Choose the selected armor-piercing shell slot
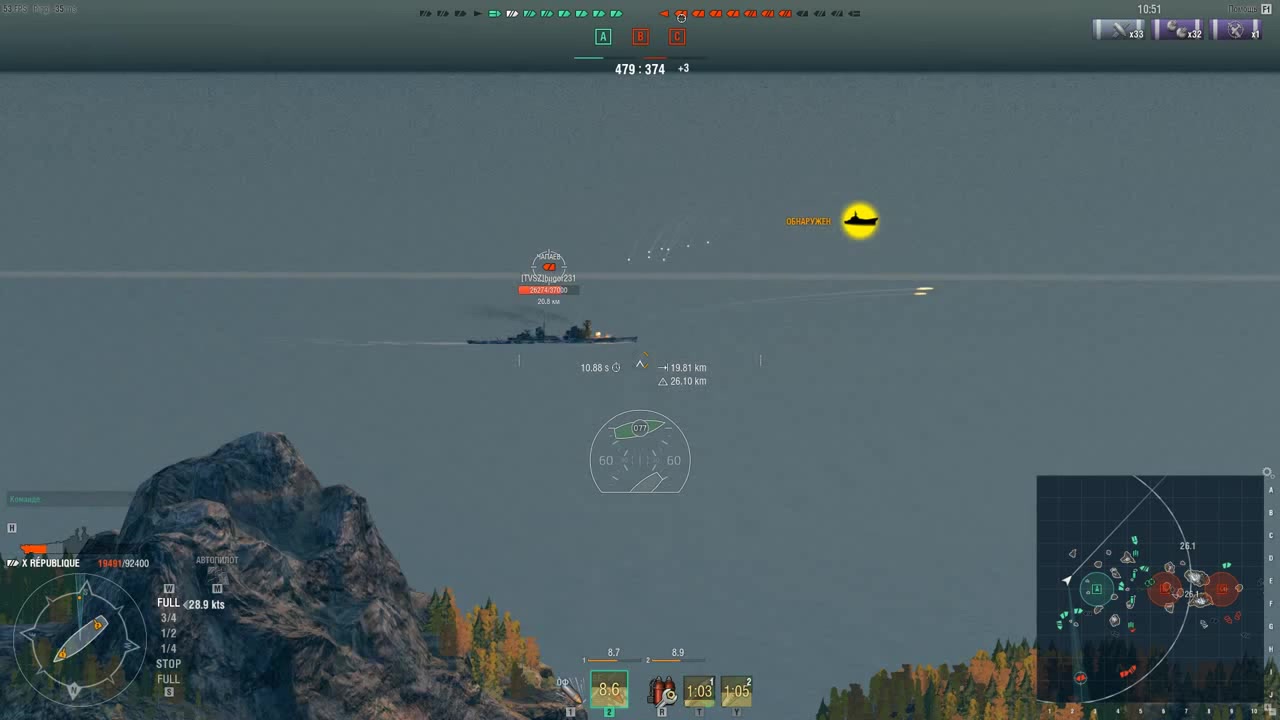1280x720 pixels. (x=609, y=690)
